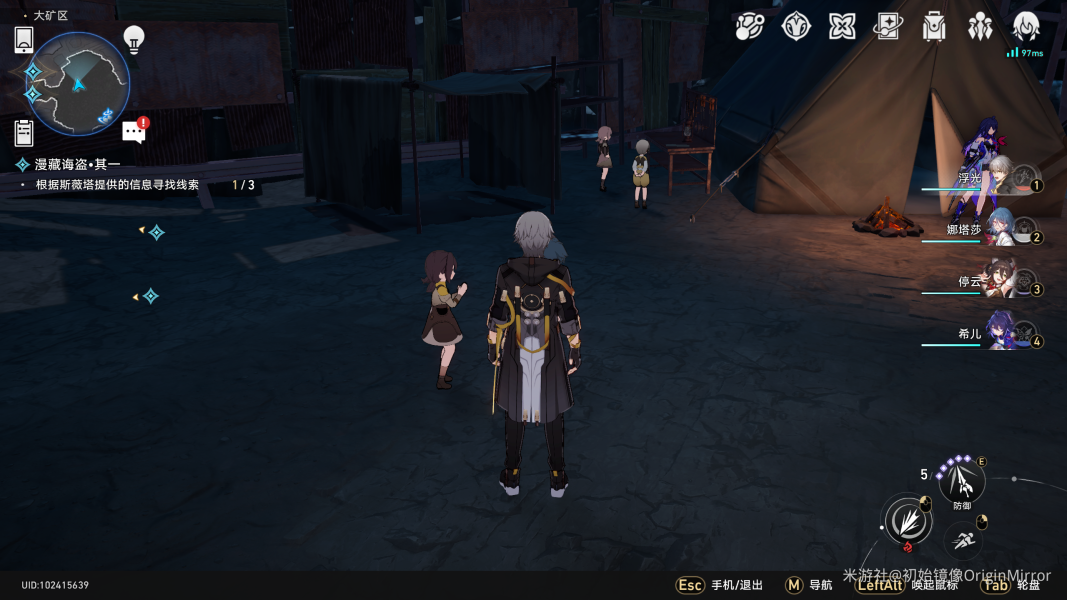Open the character head icon
Screen dimensions: 1067x600
coord(1026,27)
